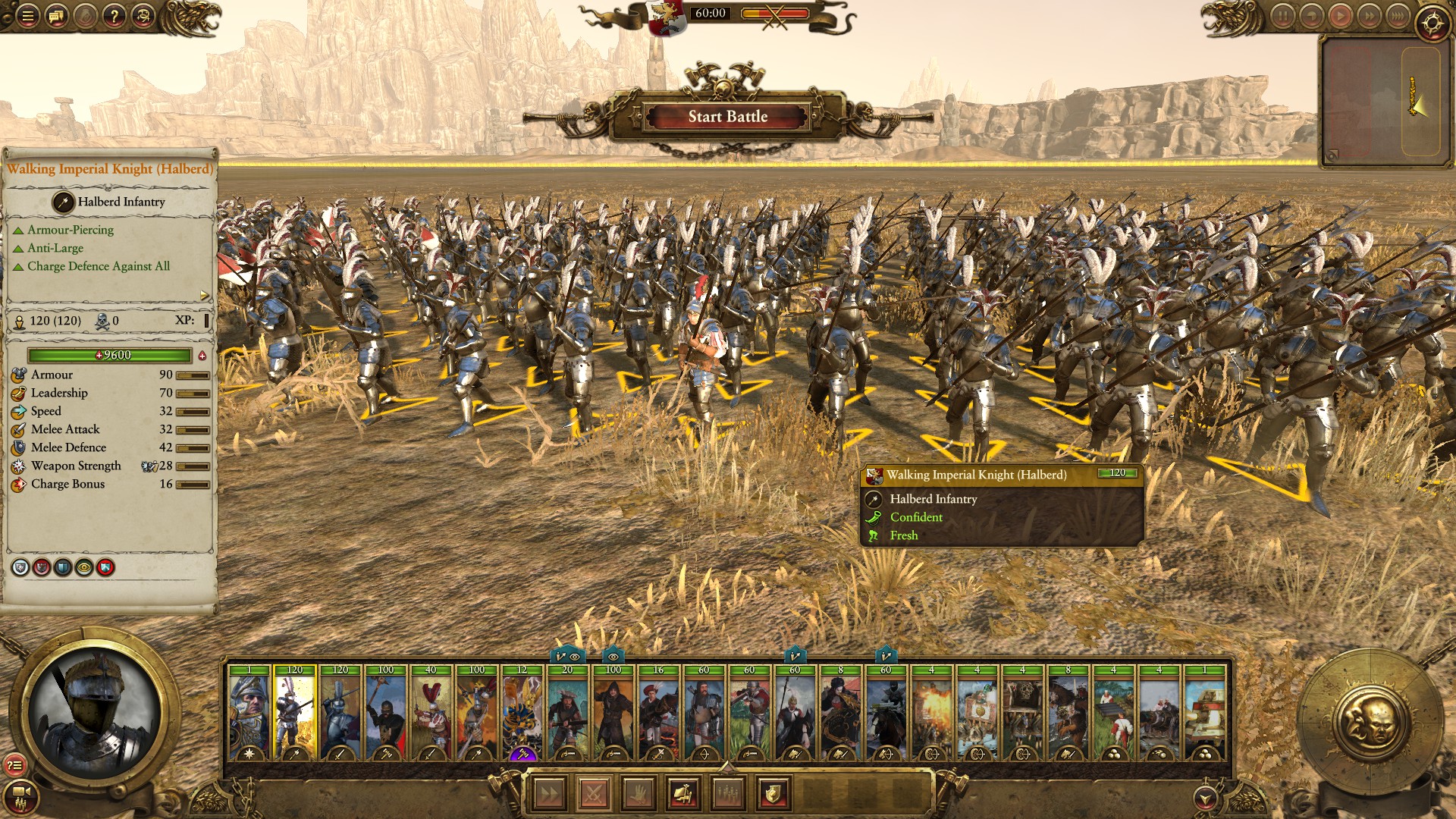Set battle speed to normal play
This screenshot has height=819, width=1456.
pyautogui.click(x=1340, y=16)
